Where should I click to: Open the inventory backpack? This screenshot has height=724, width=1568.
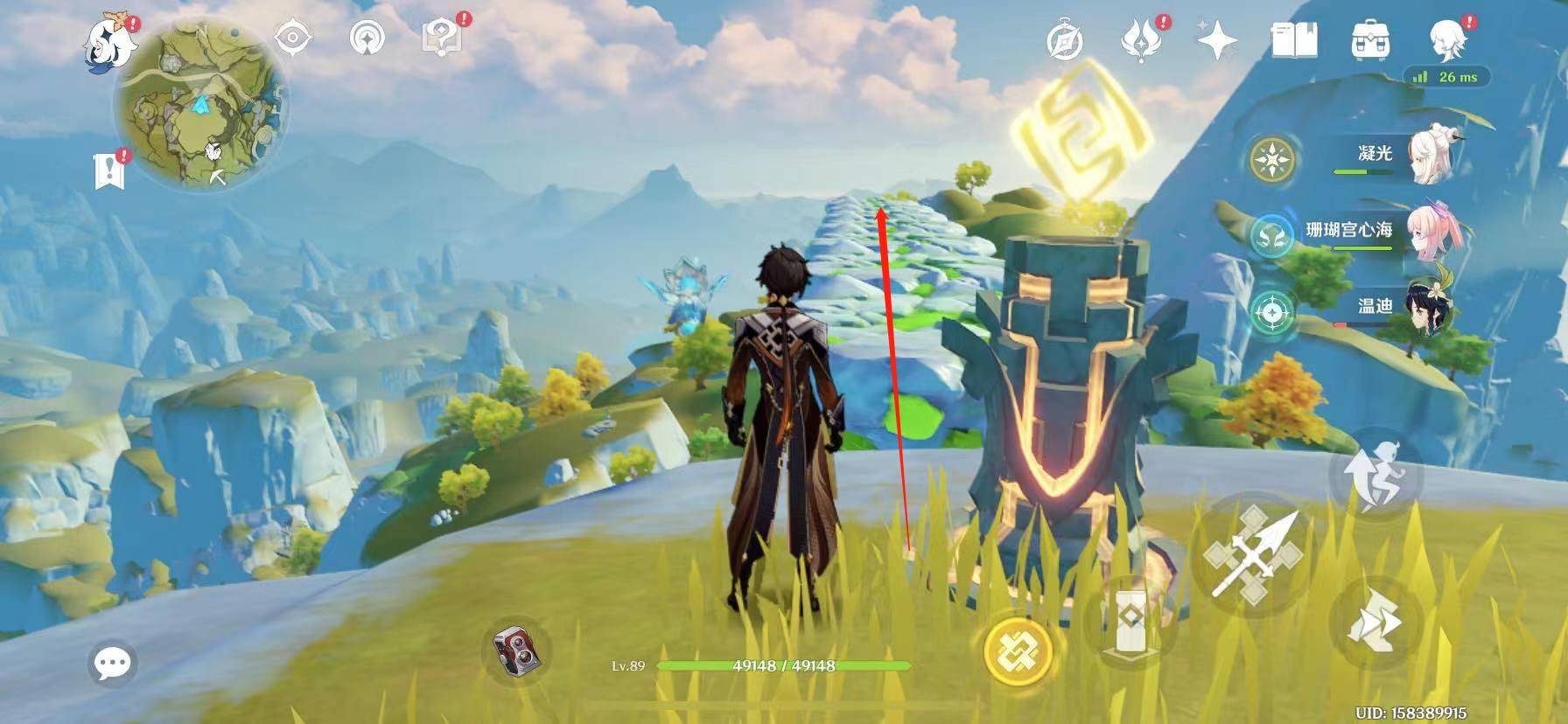tap(1370, 40)
